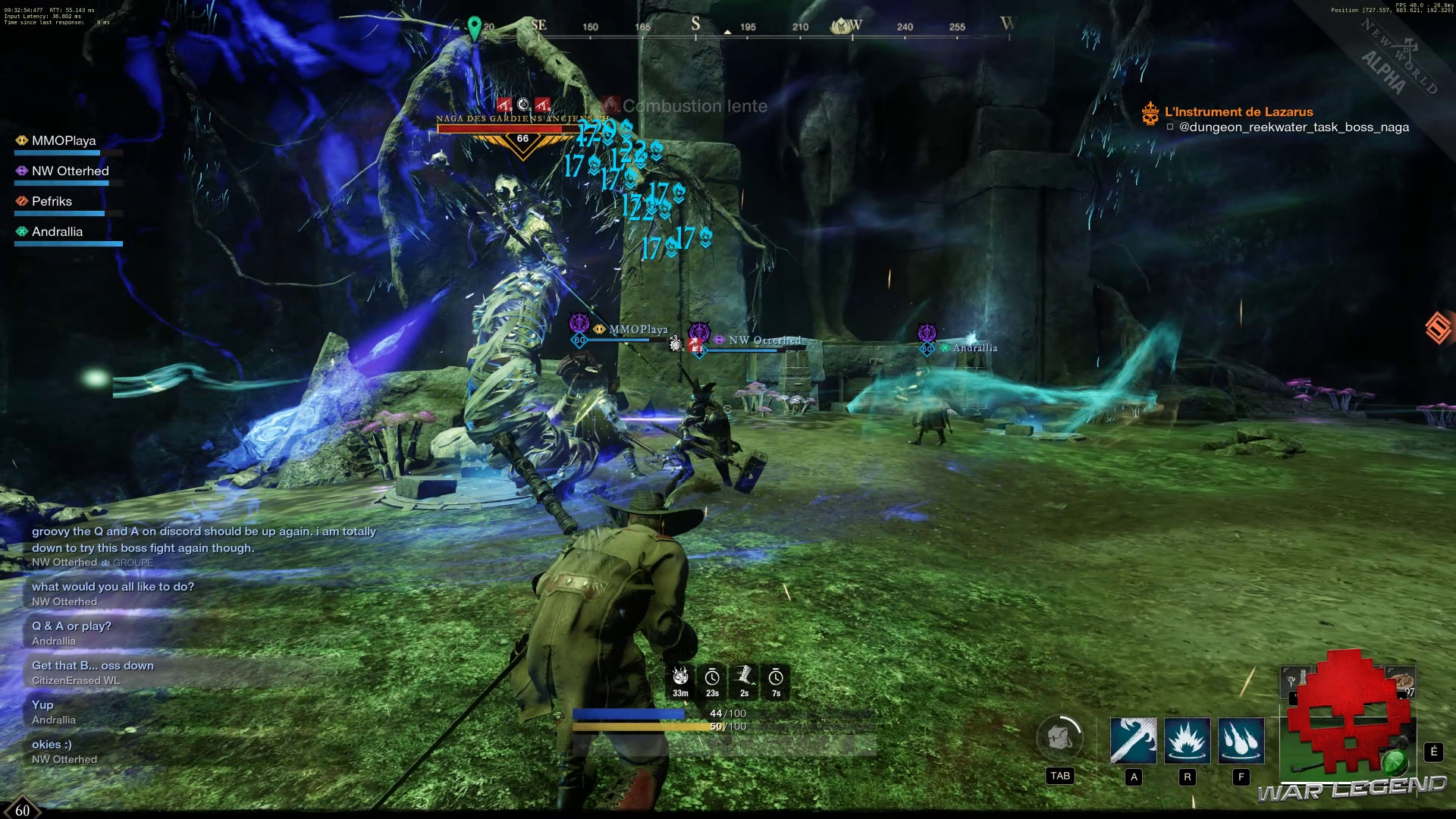Select MMOPlaya in the group list
The width and height of the screenshot is (1456, 819).
64,141
